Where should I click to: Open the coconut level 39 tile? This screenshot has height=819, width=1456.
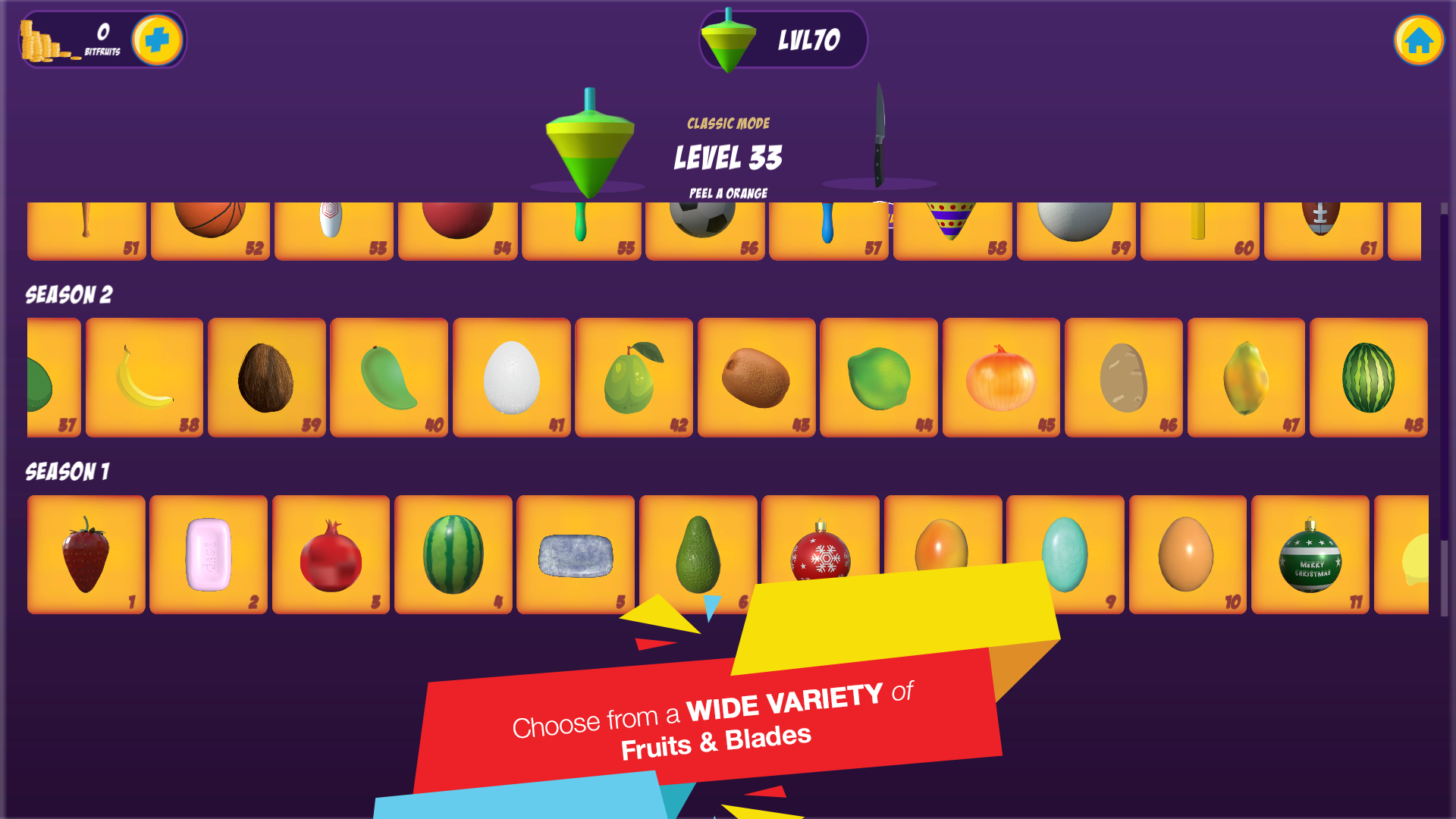click(x=266, y=378)
